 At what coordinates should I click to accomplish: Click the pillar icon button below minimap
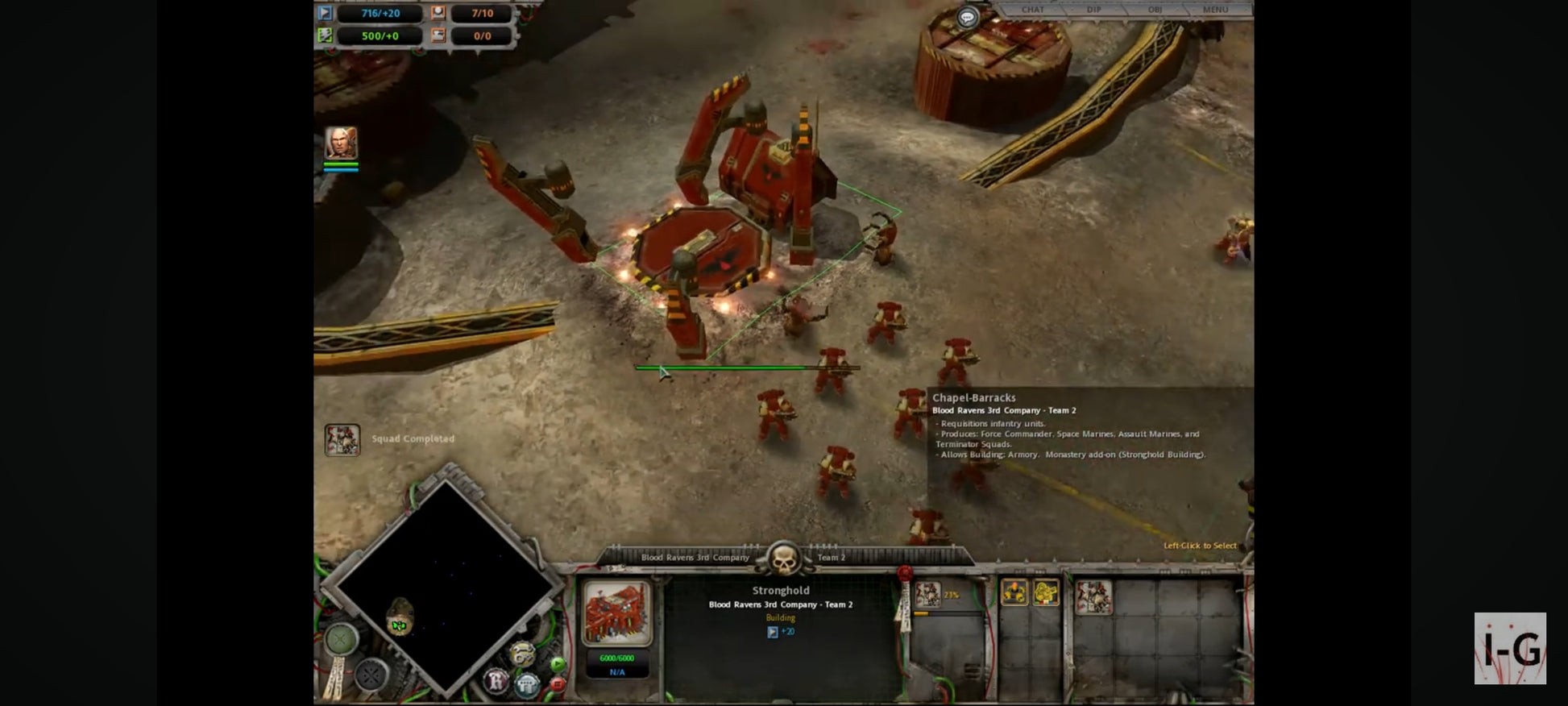point(527,685)
